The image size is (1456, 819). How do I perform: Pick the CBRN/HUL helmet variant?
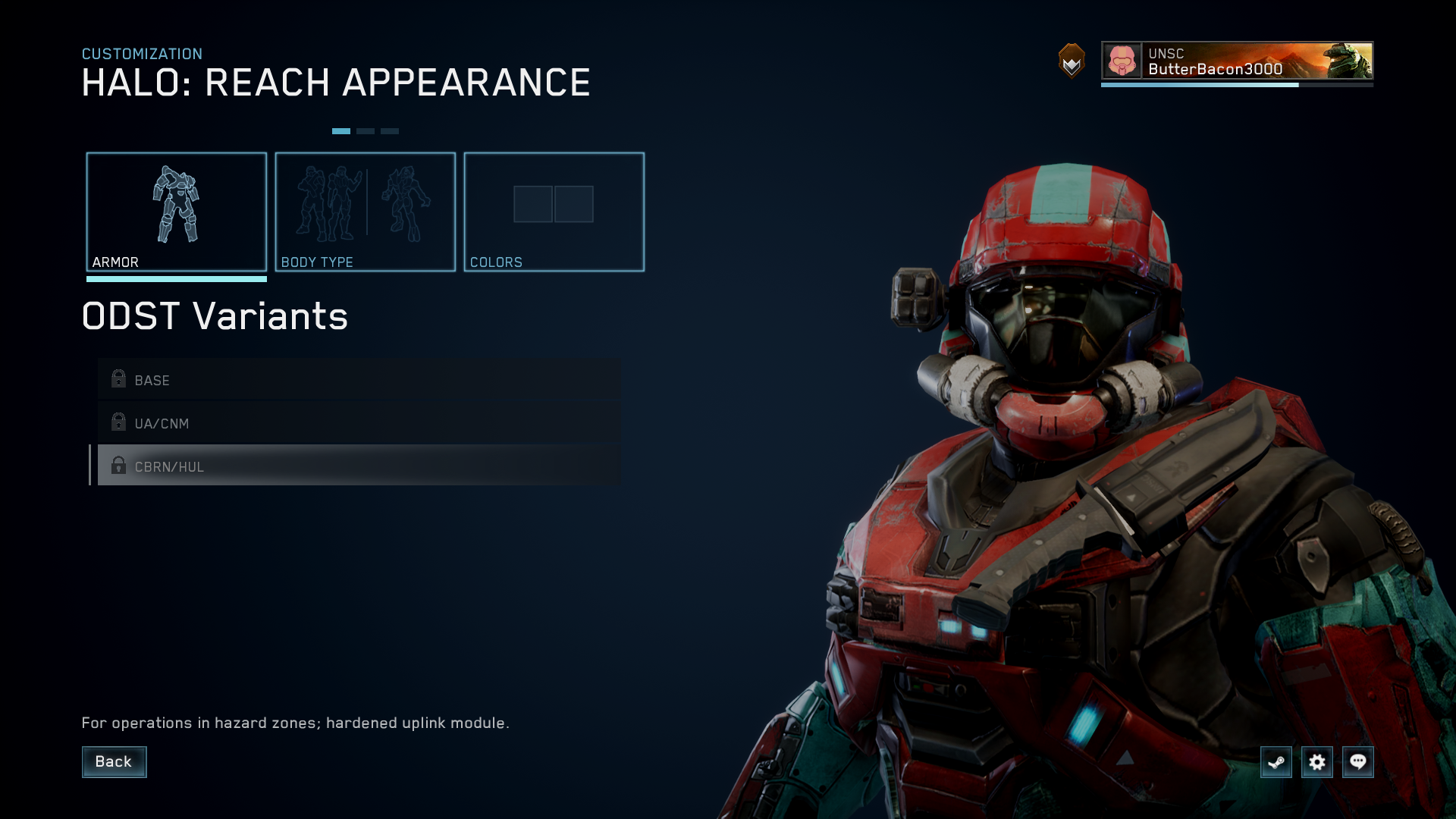[x=359, y=466]
